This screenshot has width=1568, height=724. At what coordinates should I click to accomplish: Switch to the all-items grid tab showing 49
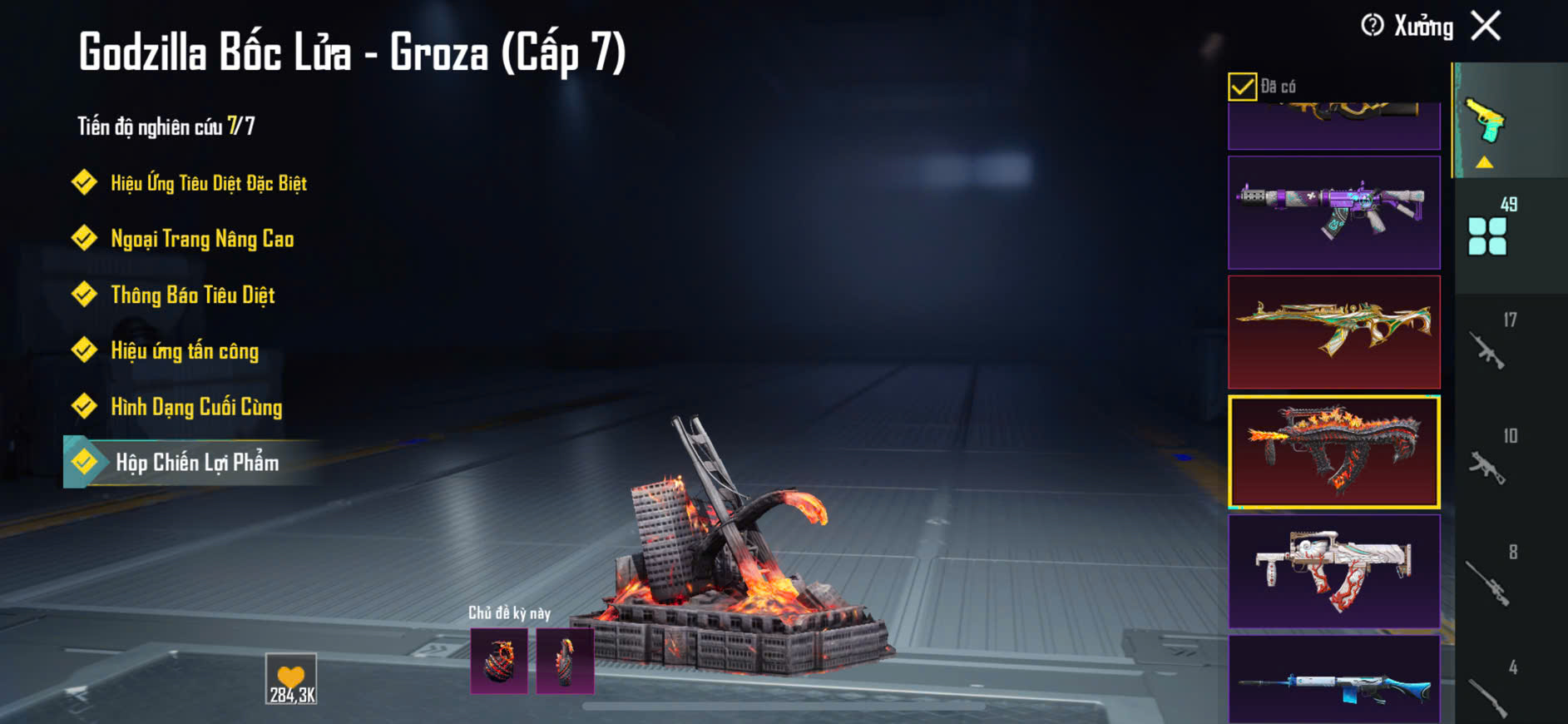point(1489,233)
